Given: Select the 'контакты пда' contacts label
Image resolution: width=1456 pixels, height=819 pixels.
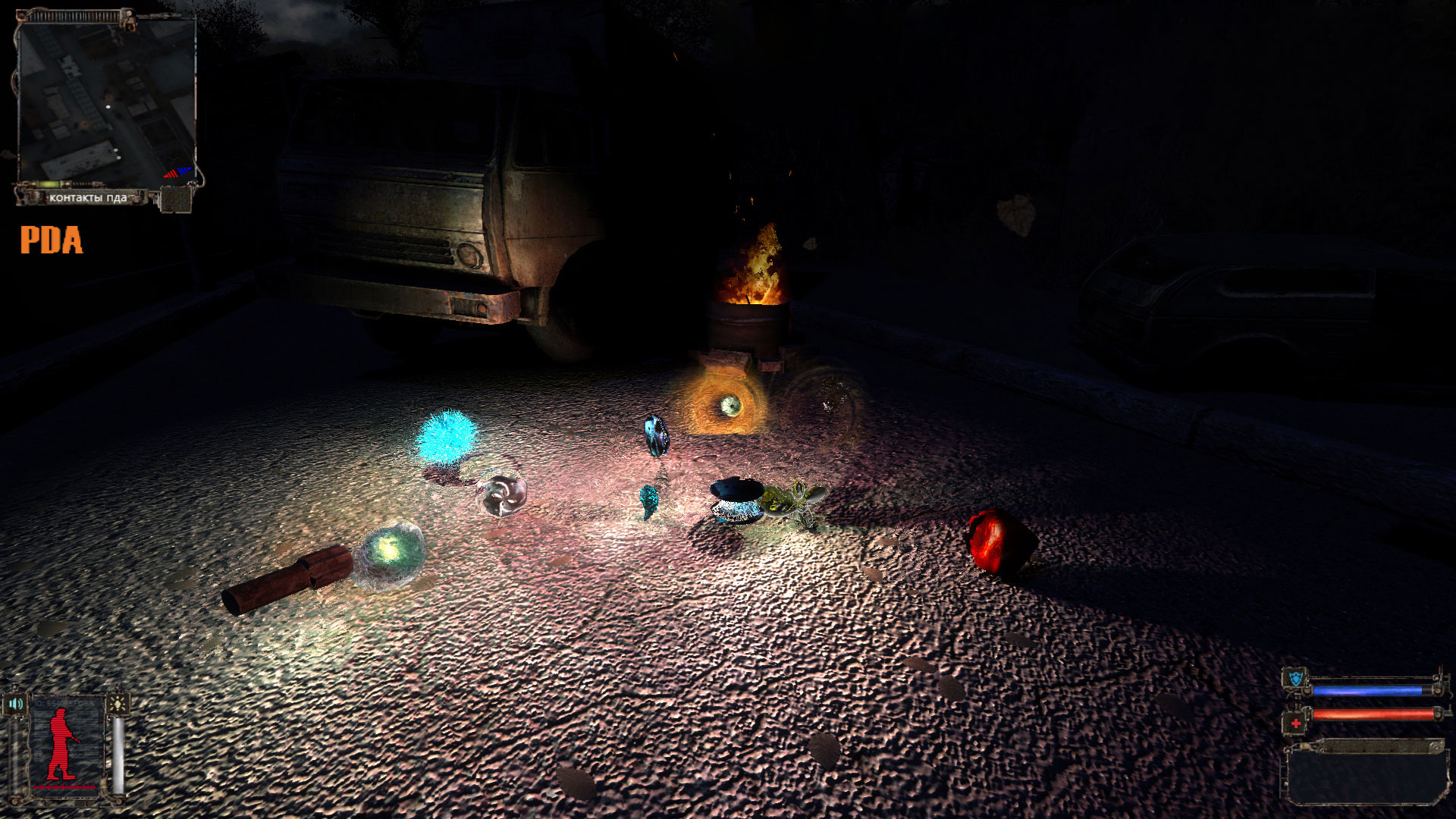Looking at the screenshot, I should [88, 198].
